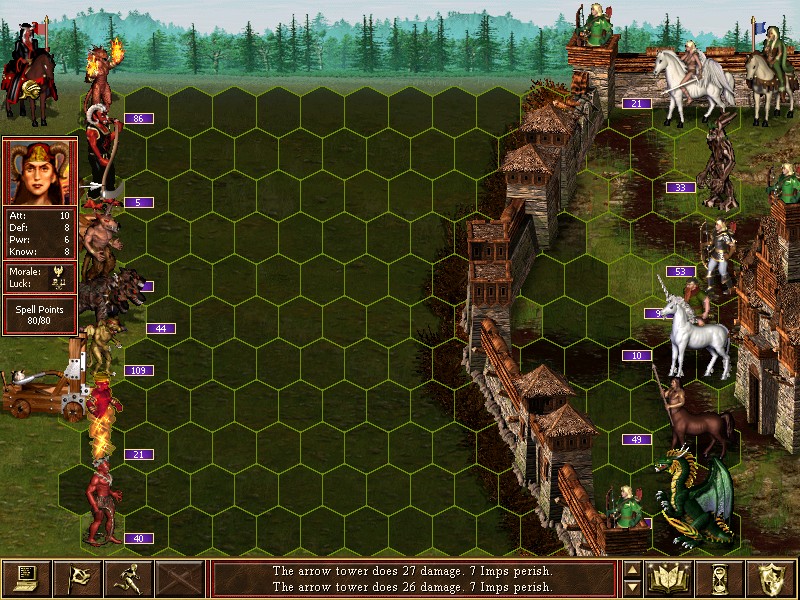This screenshot has height=600, width=800.
Task: Open the spellbook to cast a spell
Action: 670,578
